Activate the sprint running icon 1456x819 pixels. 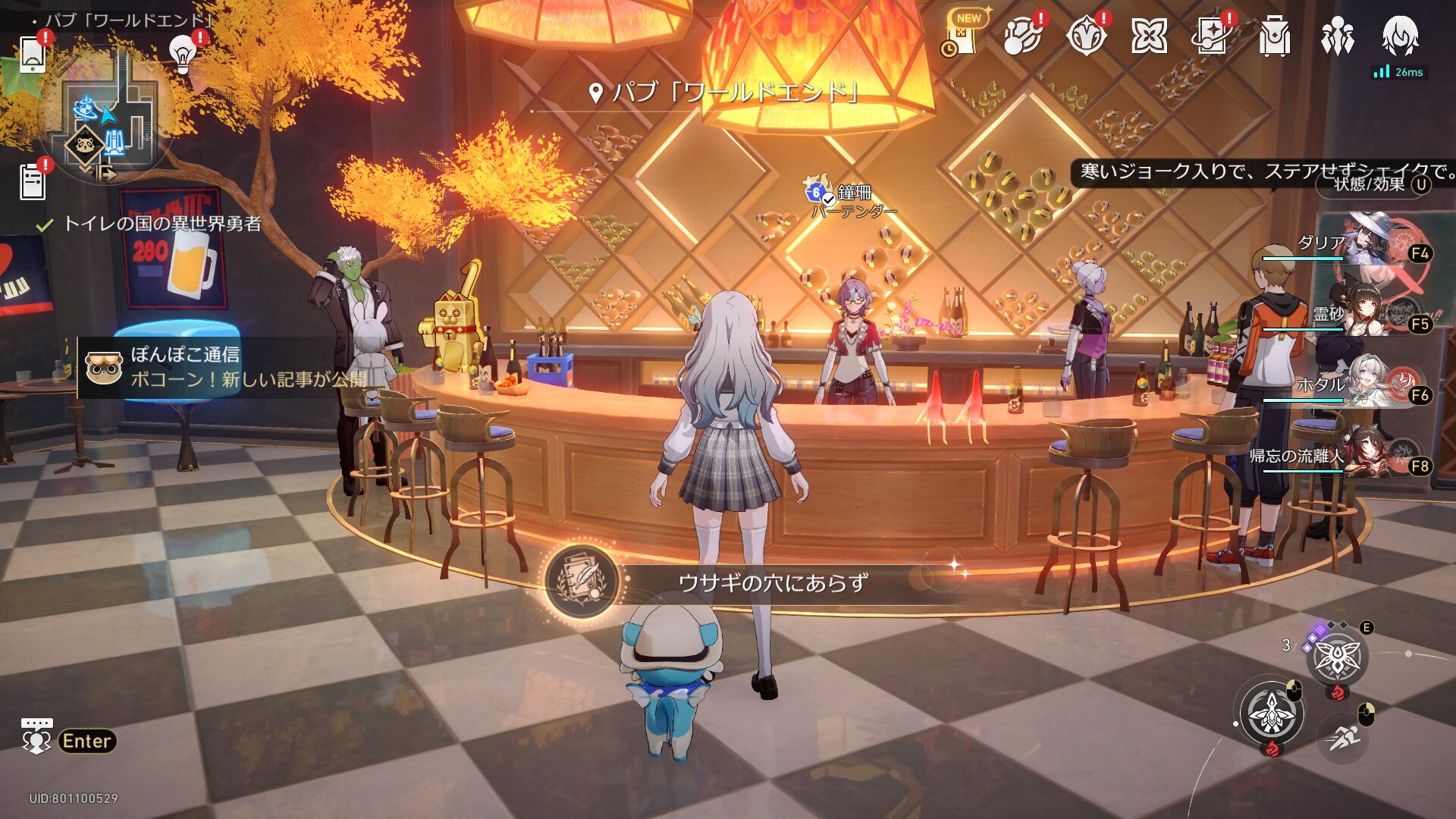[1343, 736]
